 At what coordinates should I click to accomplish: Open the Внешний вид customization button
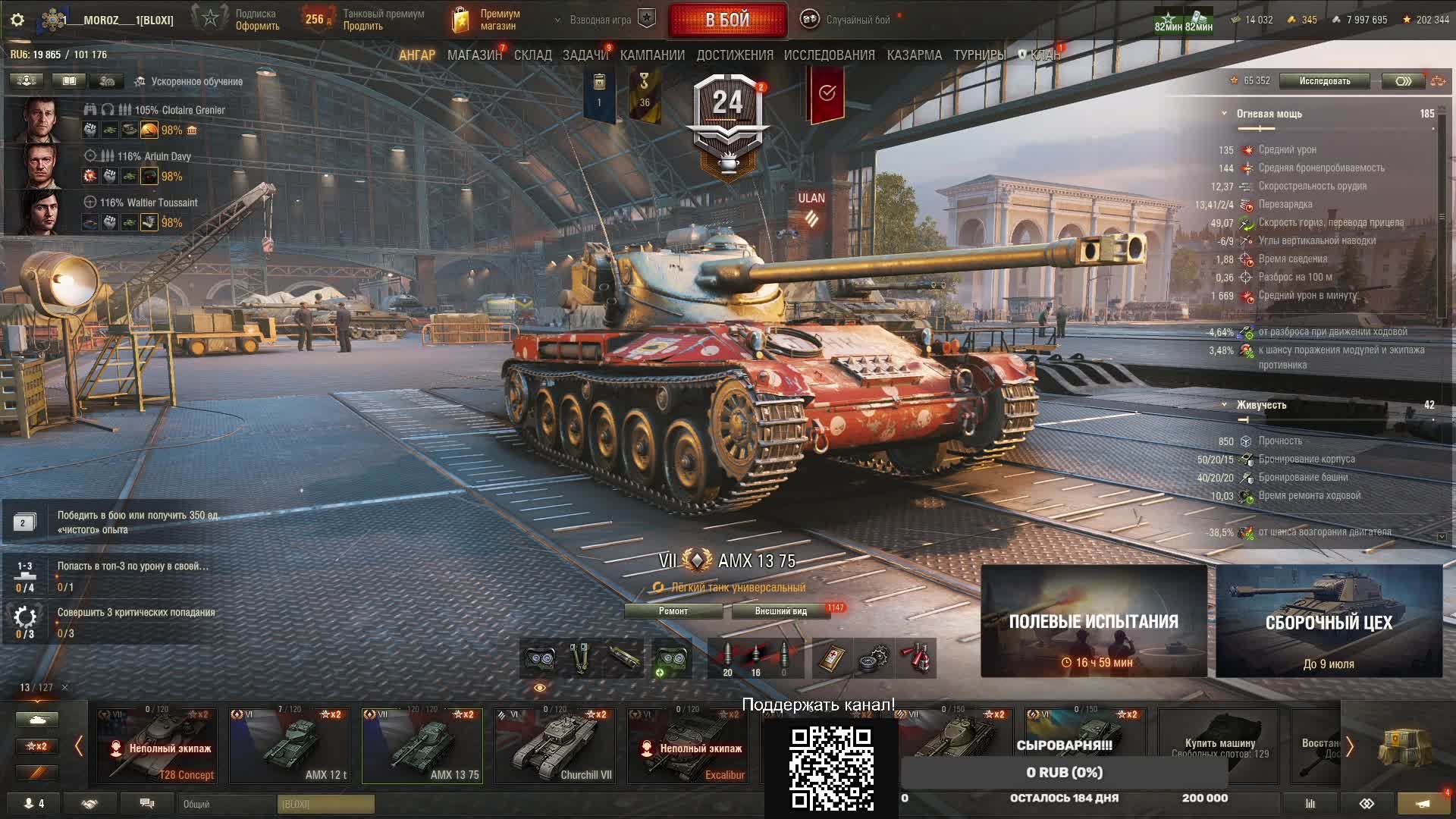pos(780,611)
